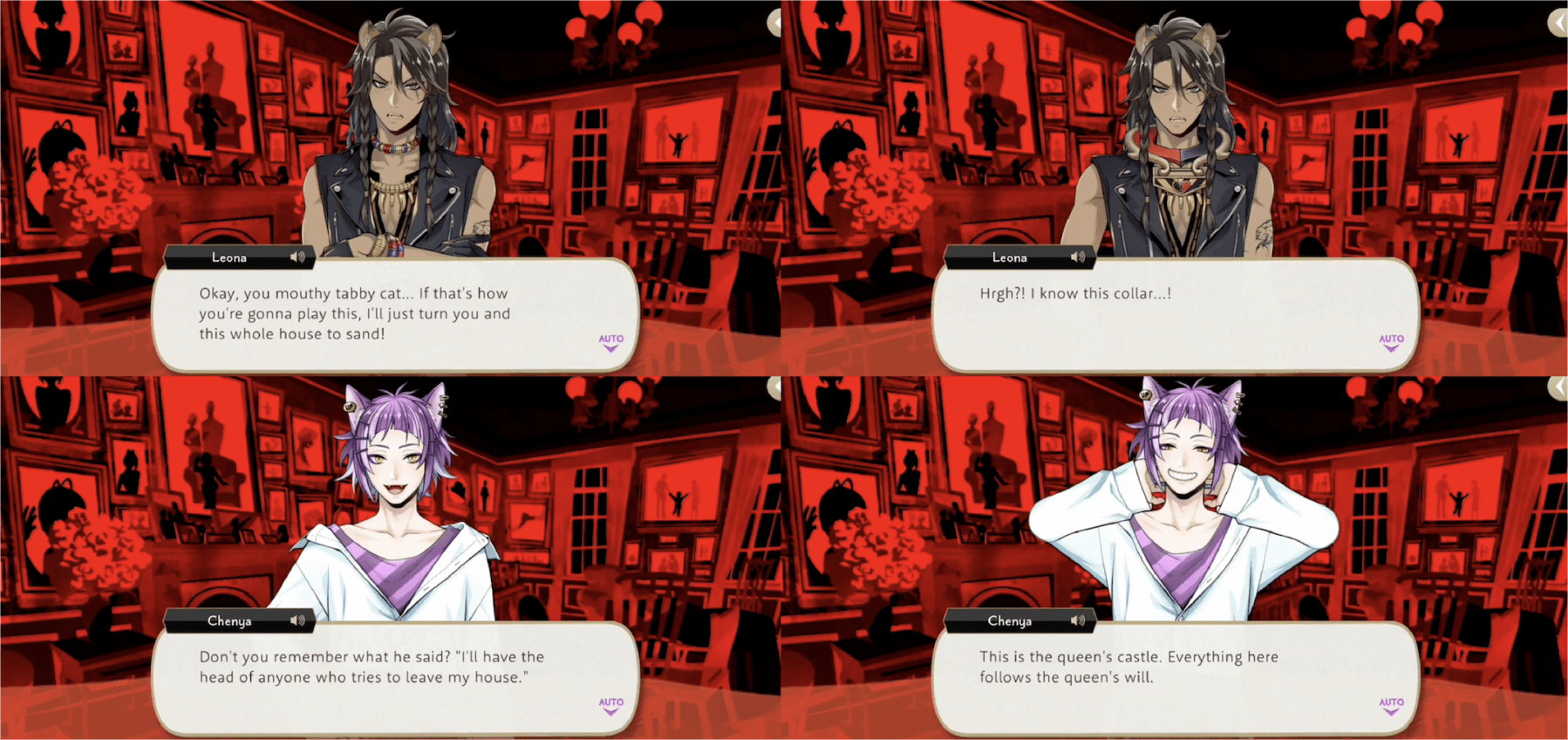Tap the AUTO icon beside the collar dialogue

pos(1390,342)
